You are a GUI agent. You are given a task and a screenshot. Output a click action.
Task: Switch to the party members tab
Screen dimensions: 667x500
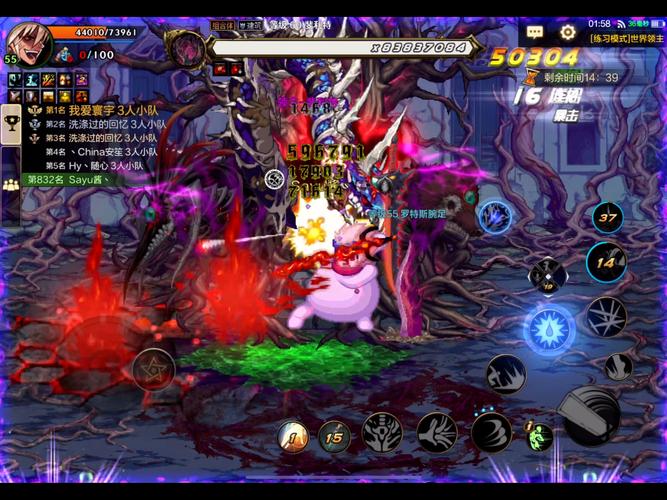tap(11, 184)
